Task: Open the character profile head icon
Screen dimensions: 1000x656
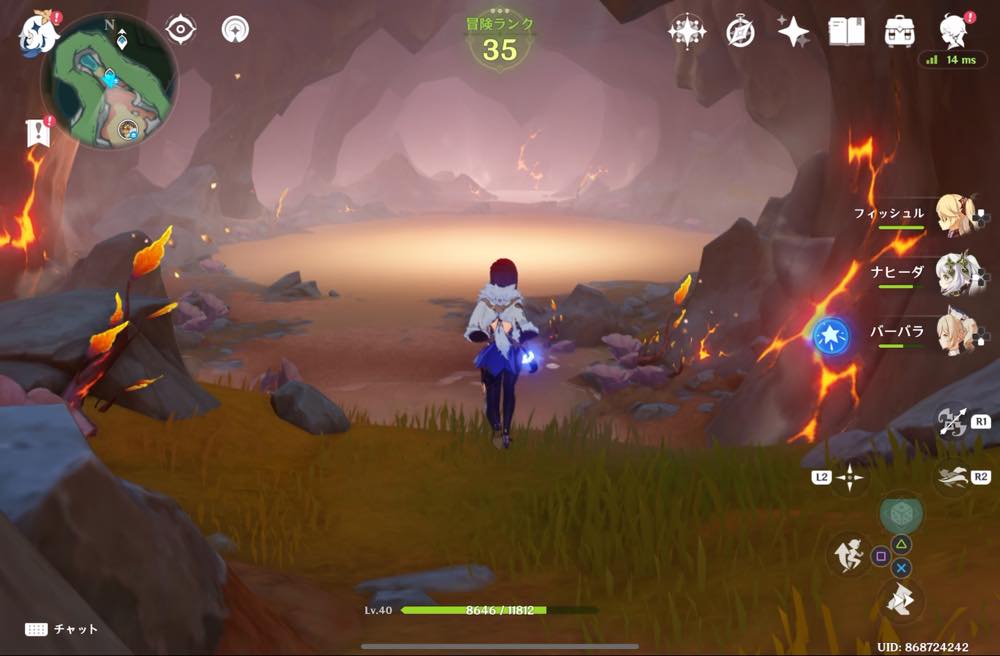Action: 953,31
